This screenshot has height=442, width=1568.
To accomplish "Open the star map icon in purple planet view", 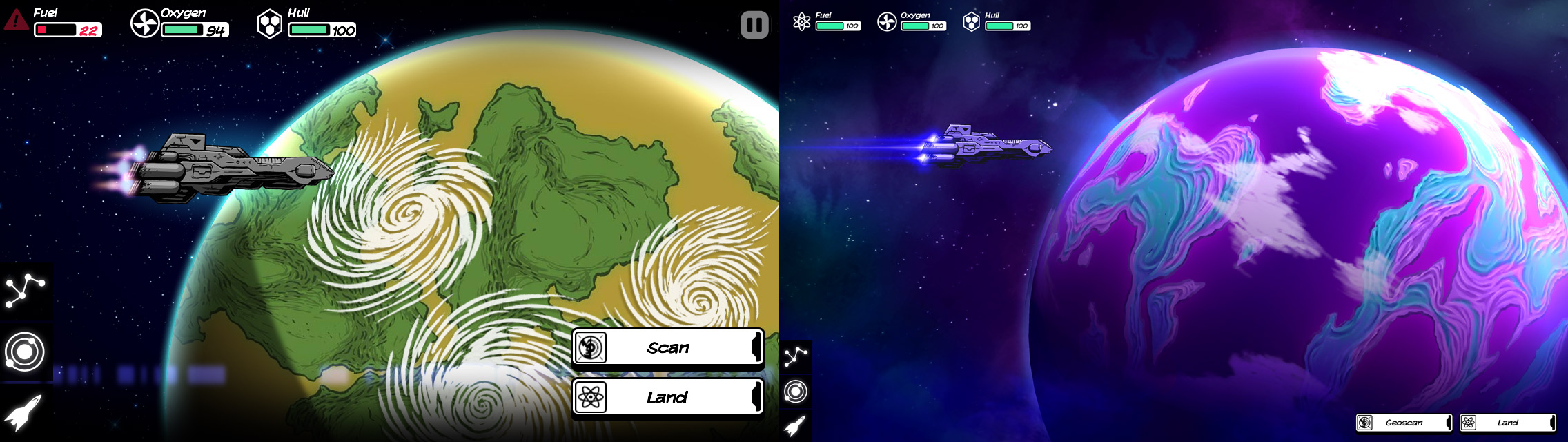I will pos(796,356).
